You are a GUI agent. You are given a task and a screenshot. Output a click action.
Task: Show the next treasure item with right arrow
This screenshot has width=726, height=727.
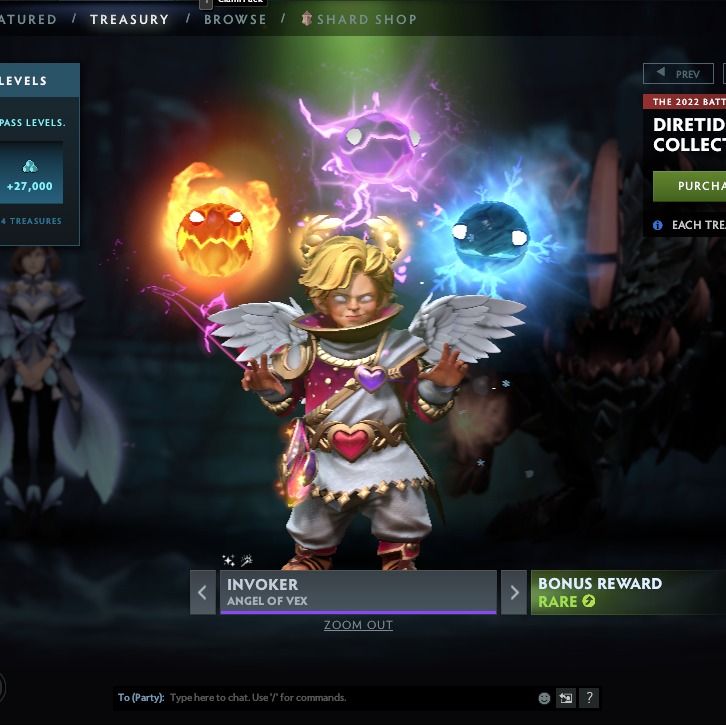[514, 592]
